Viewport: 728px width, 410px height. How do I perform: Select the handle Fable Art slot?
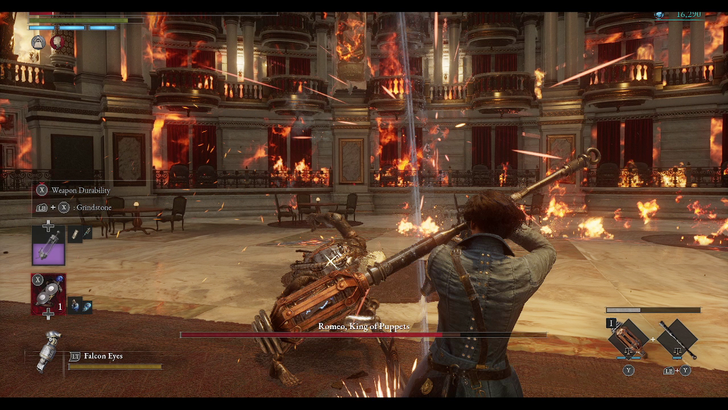pyautogui.click(x=677, y=340)
